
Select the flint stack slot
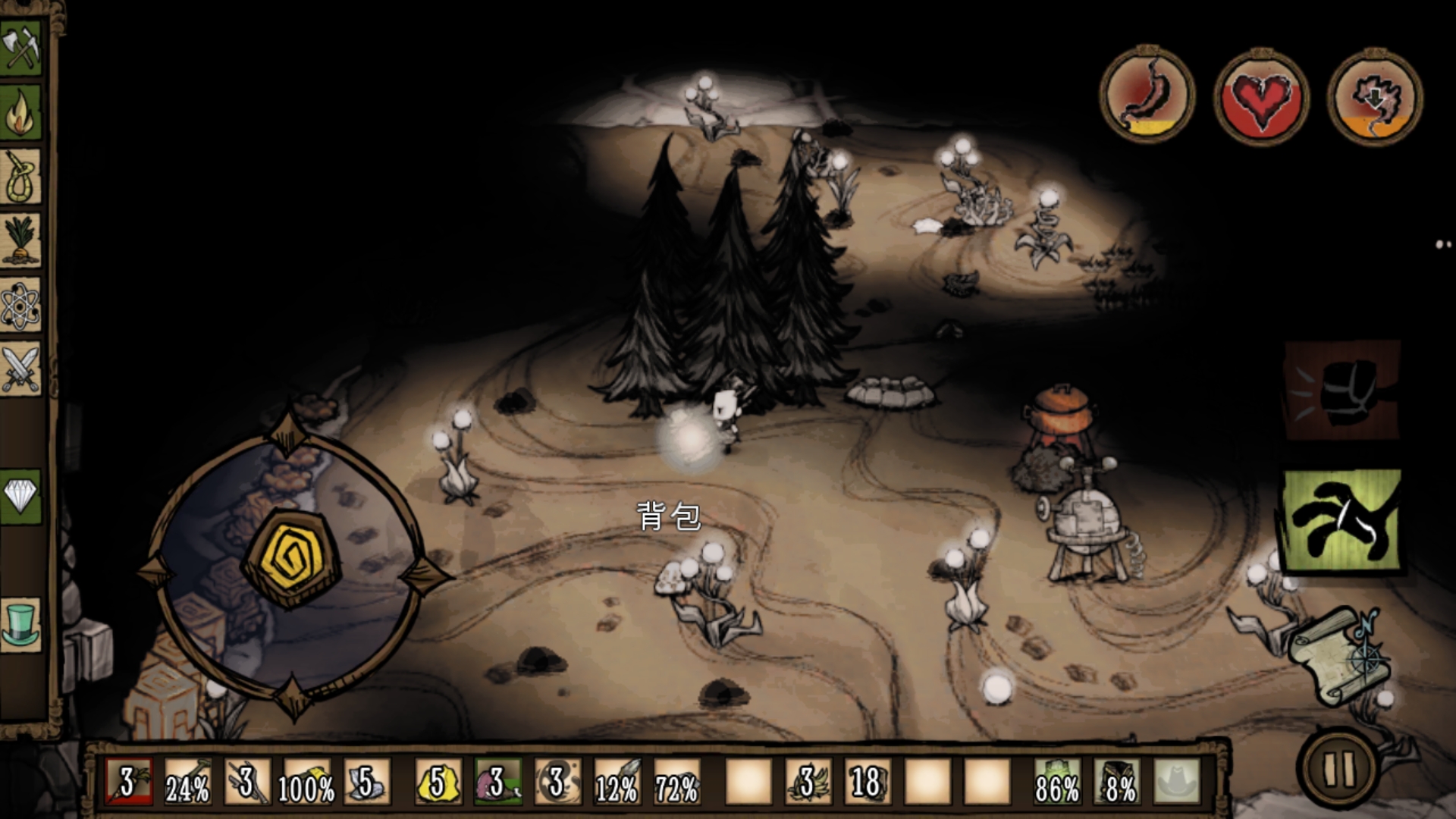click(367, 782)
